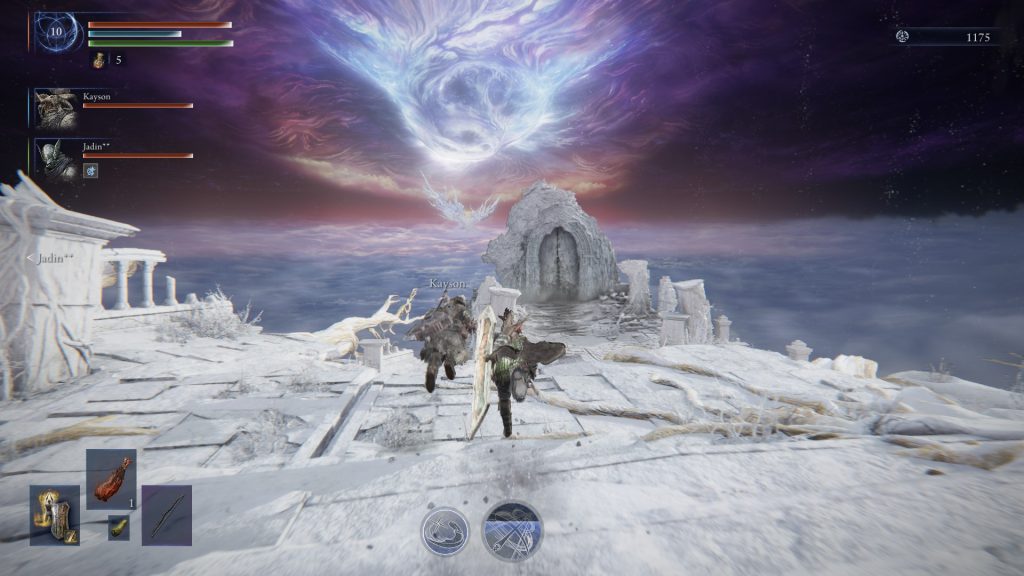Click the level 10 character emblem
This screenshot has width=1024, height=576.
pos(55,33)
